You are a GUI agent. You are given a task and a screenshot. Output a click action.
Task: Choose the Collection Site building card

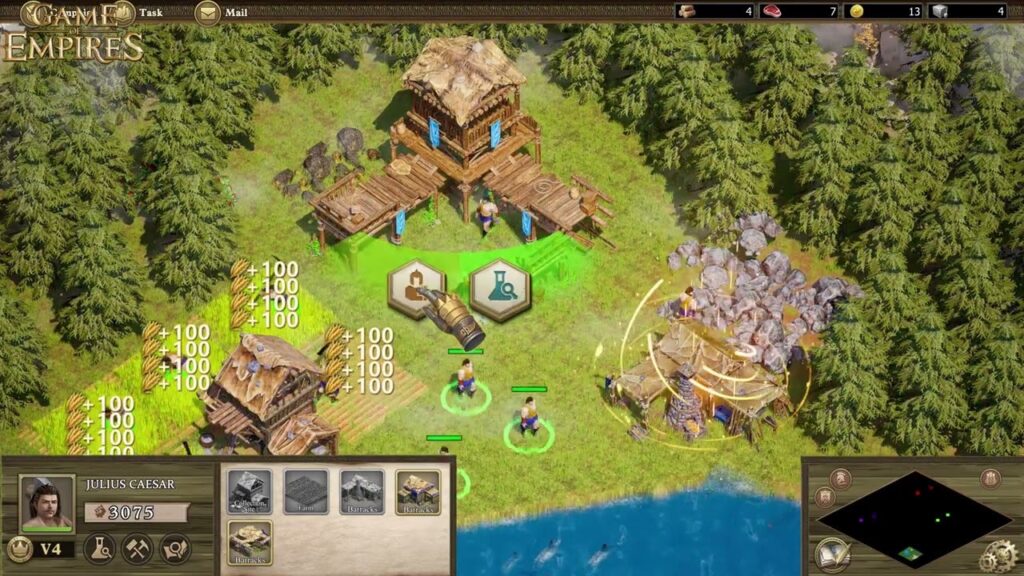[250, 492]
